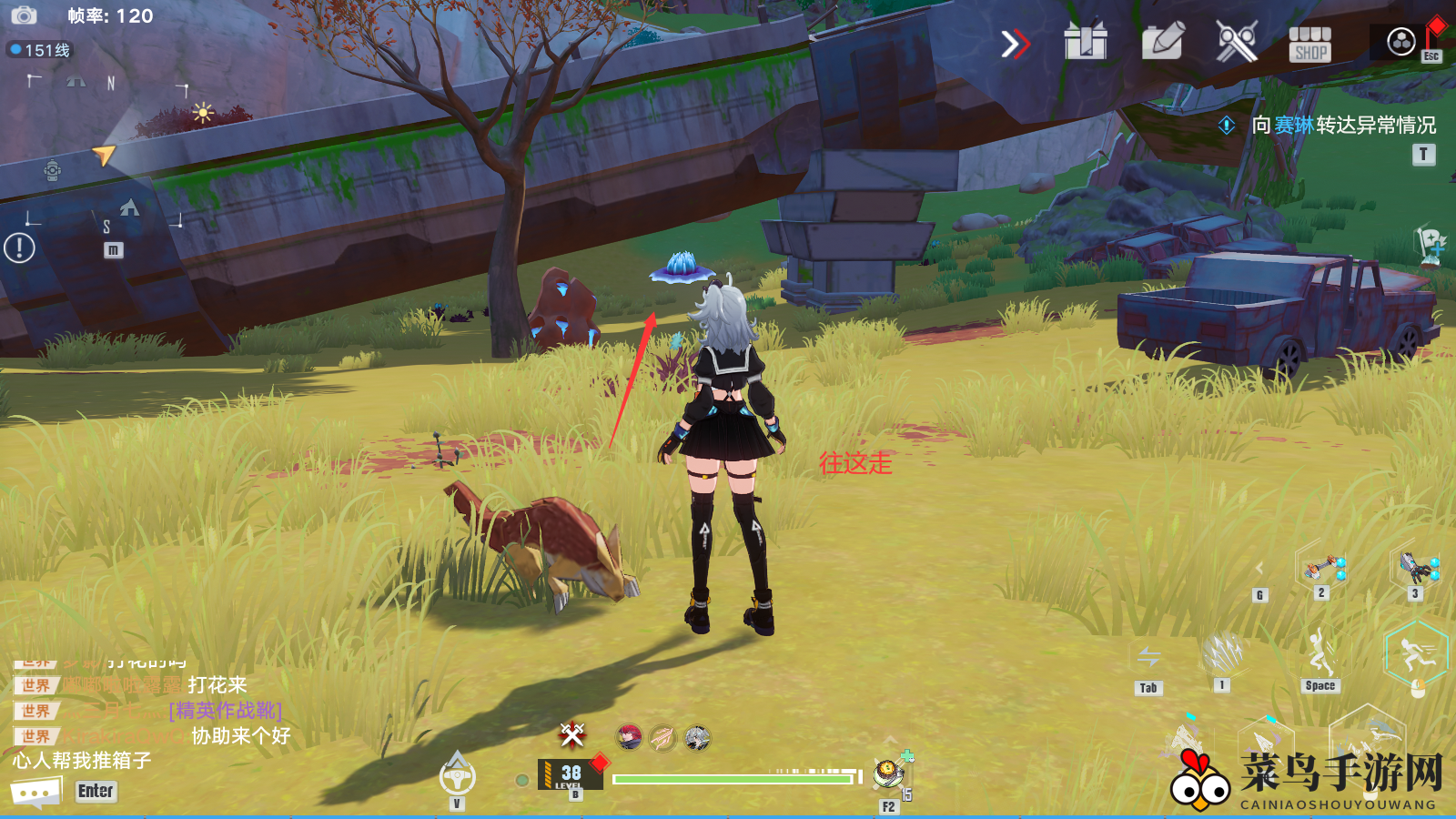The image size is (1456, 819).
Task: Click the flag-with-plus icon
Action: [x=1431, y=243]
